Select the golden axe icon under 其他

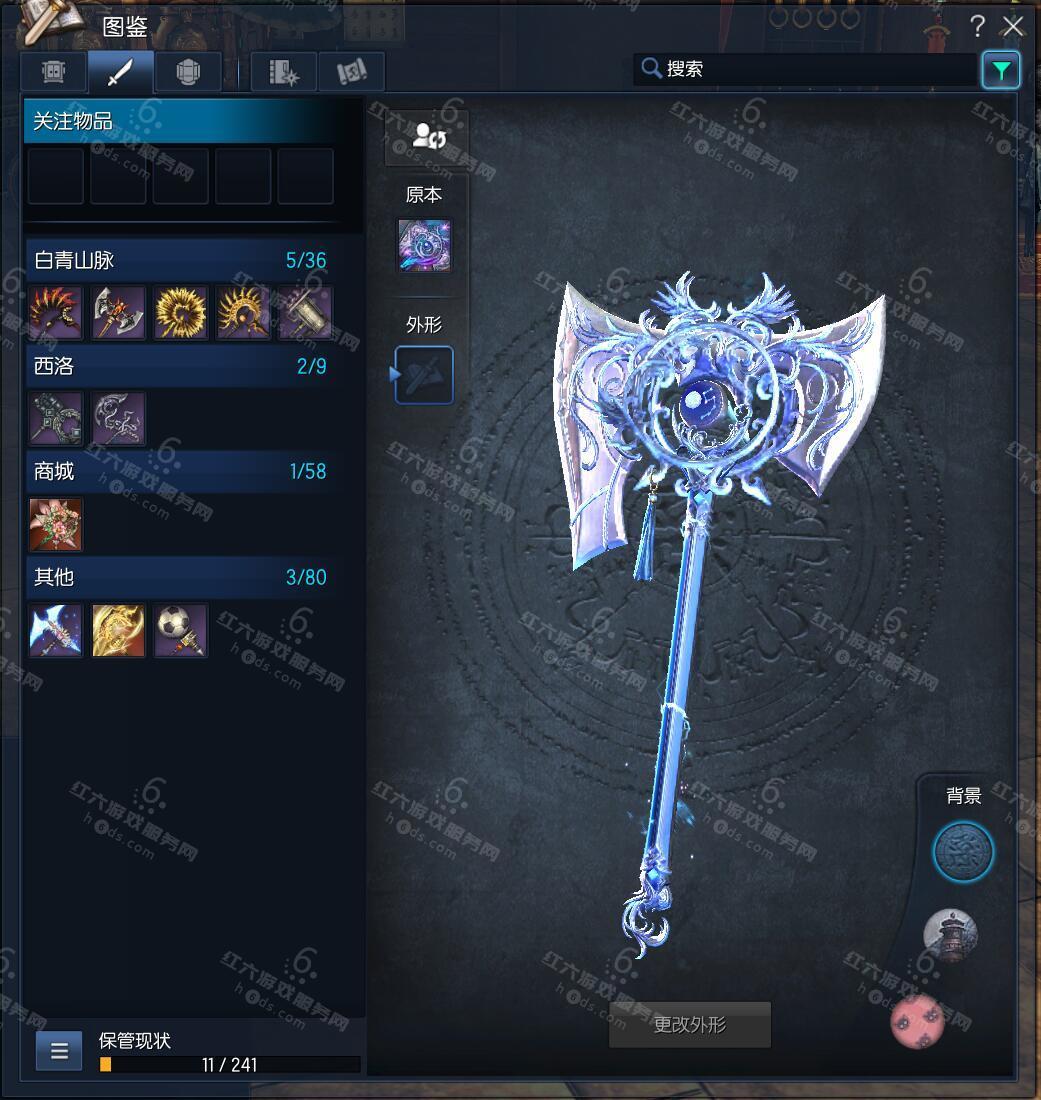click(x=119, y=630)
